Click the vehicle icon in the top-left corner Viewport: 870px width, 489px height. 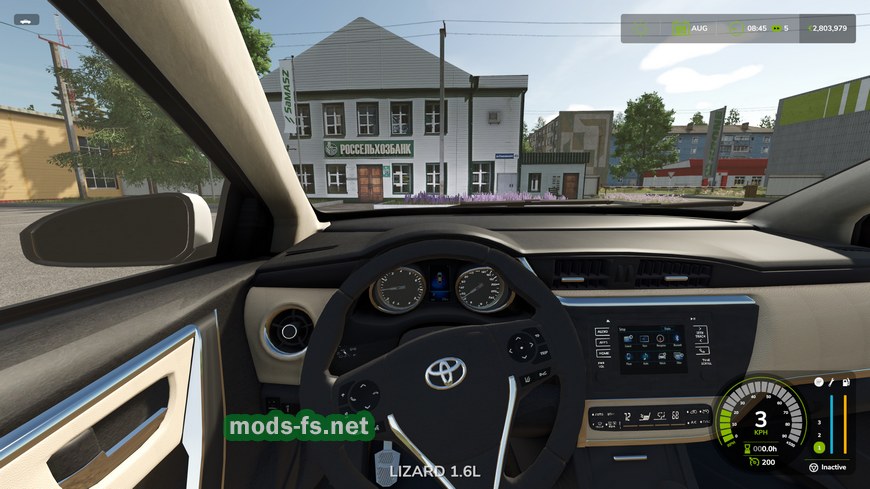click(x=26, y=19)
